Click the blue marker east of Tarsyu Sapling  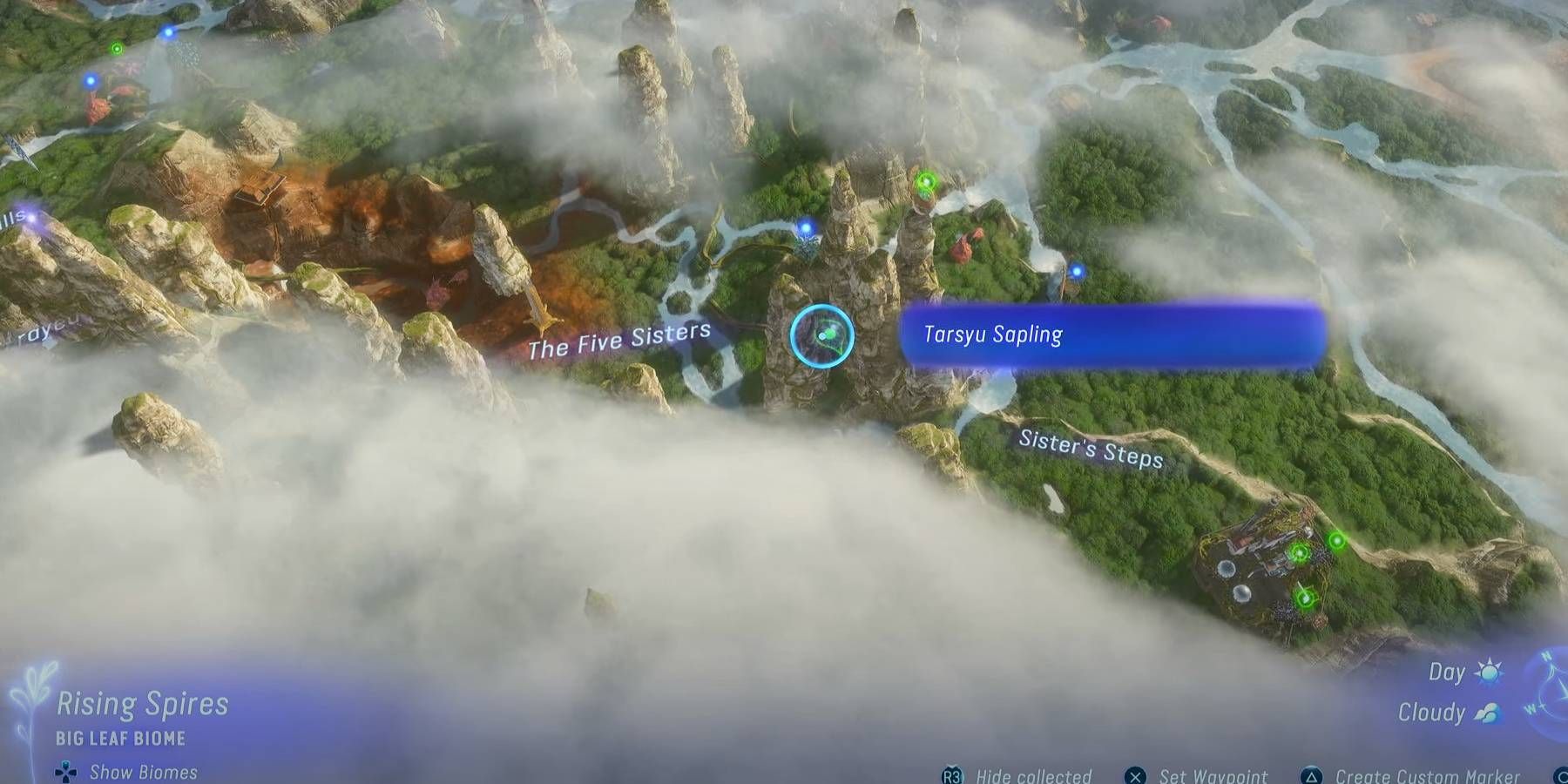pyautogui.click(x=1078, y=270)
